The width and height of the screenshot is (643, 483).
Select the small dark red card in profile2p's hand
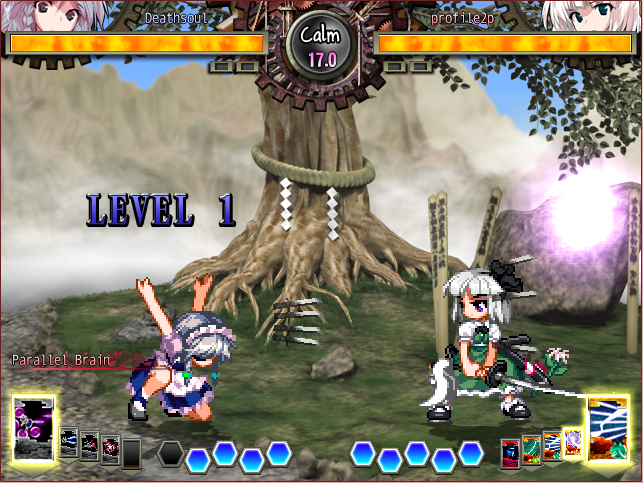pyautogui.click(x=510, y=453)
